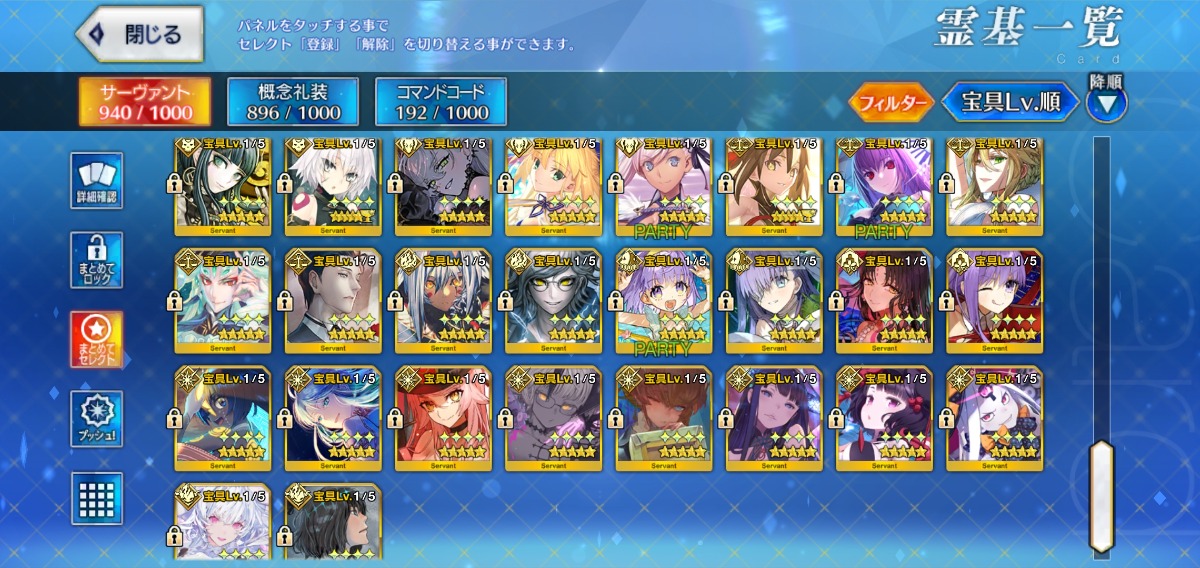Click the scrollbar handle on the right

click(1101, 495)
